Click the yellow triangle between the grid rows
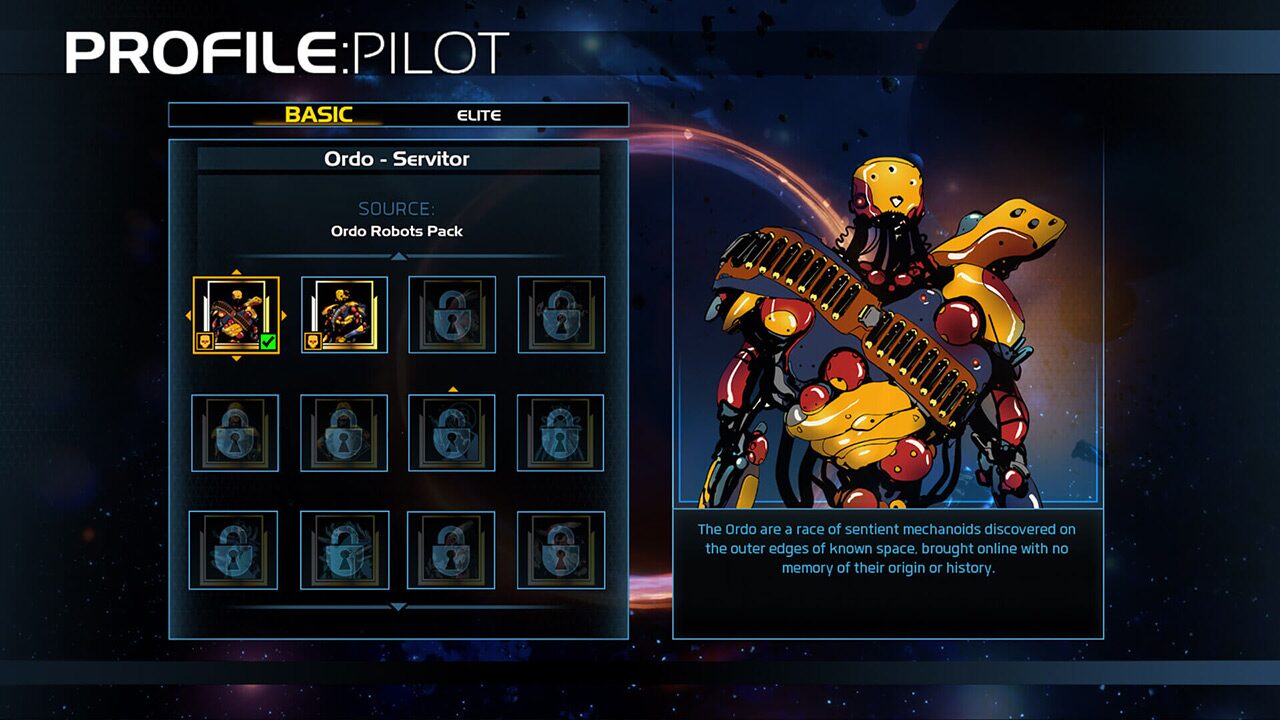This screenshot has width=1280, height=720. 452,388
